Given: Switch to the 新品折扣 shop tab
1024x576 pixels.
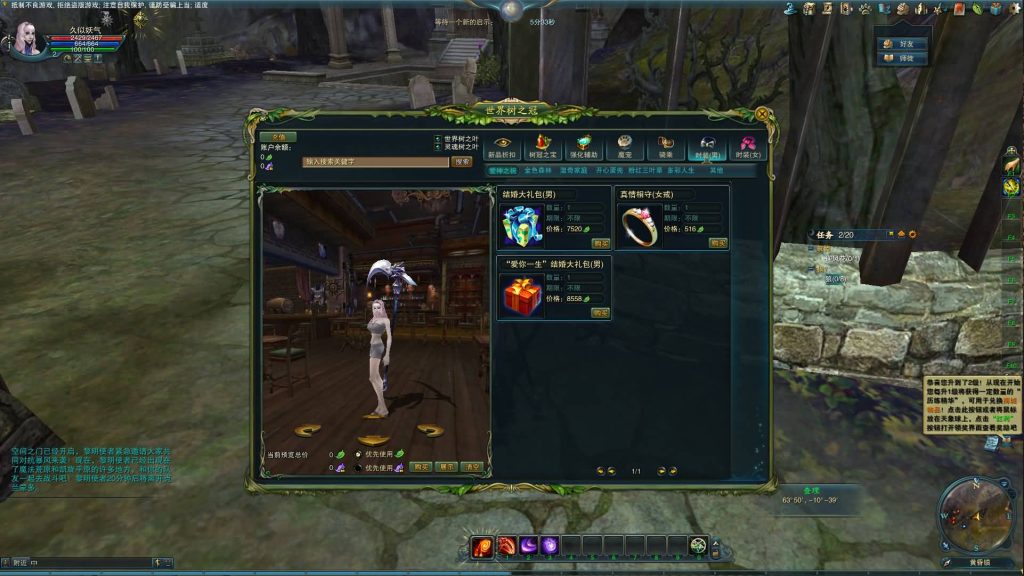Looking at the screenshot, I should point(502,147).
